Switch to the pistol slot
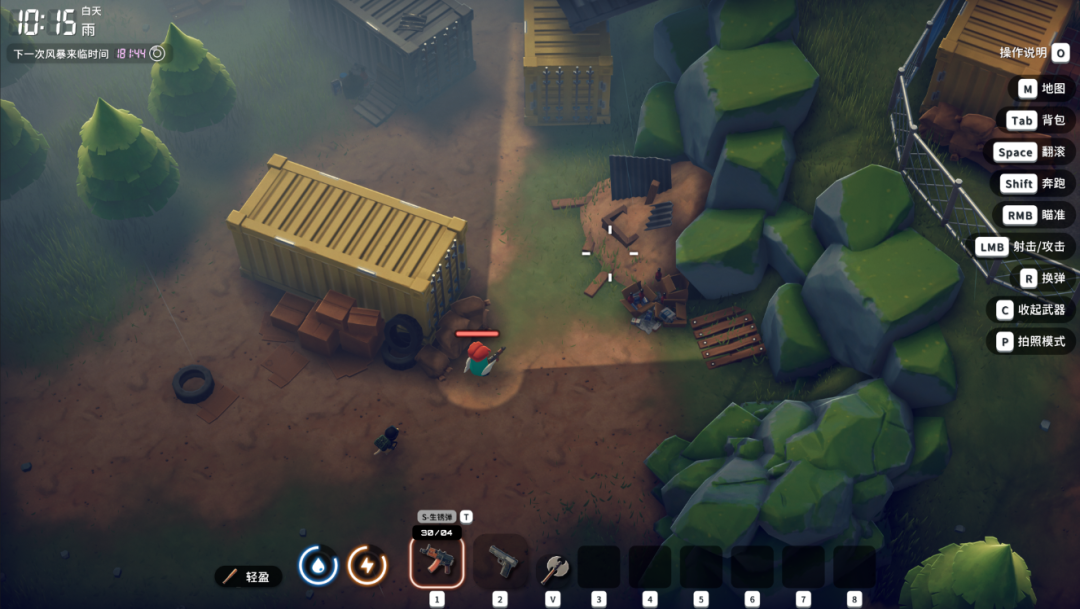Image resolution: width=1080 pixels, height=609 pixels. 500,562
